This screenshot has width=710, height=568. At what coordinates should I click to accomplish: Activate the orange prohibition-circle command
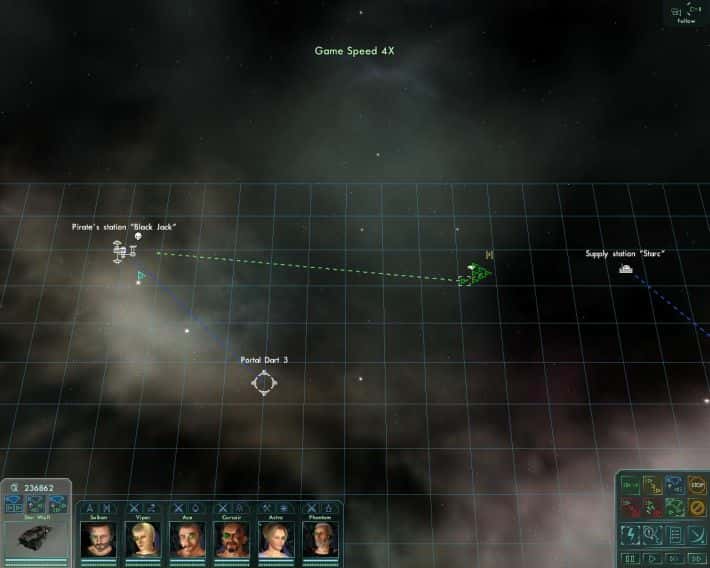[x=697, y=507]
